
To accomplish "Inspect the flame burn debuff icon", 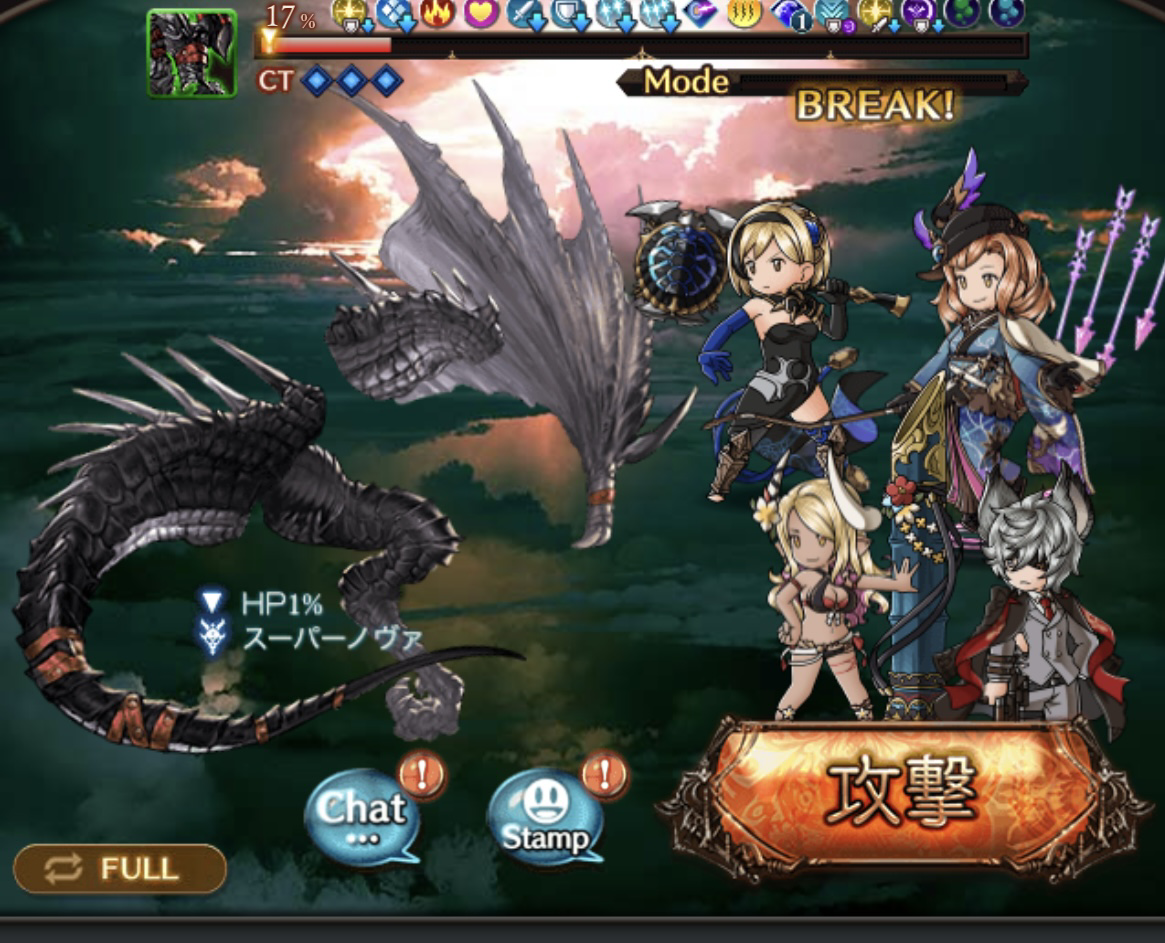I will (x=437, y=13).
